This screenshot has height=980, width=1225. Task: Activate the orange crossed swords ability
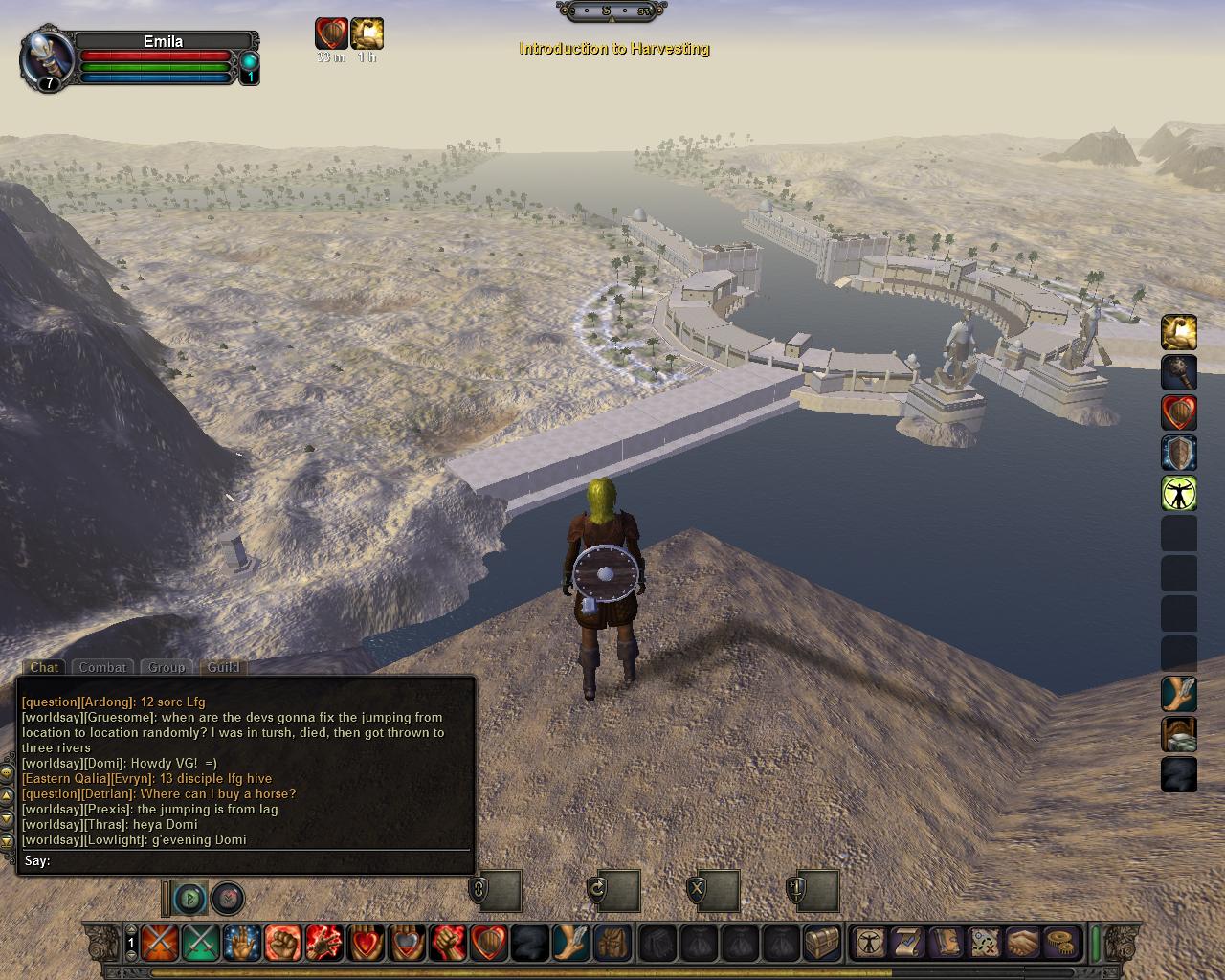pos(159,944)
